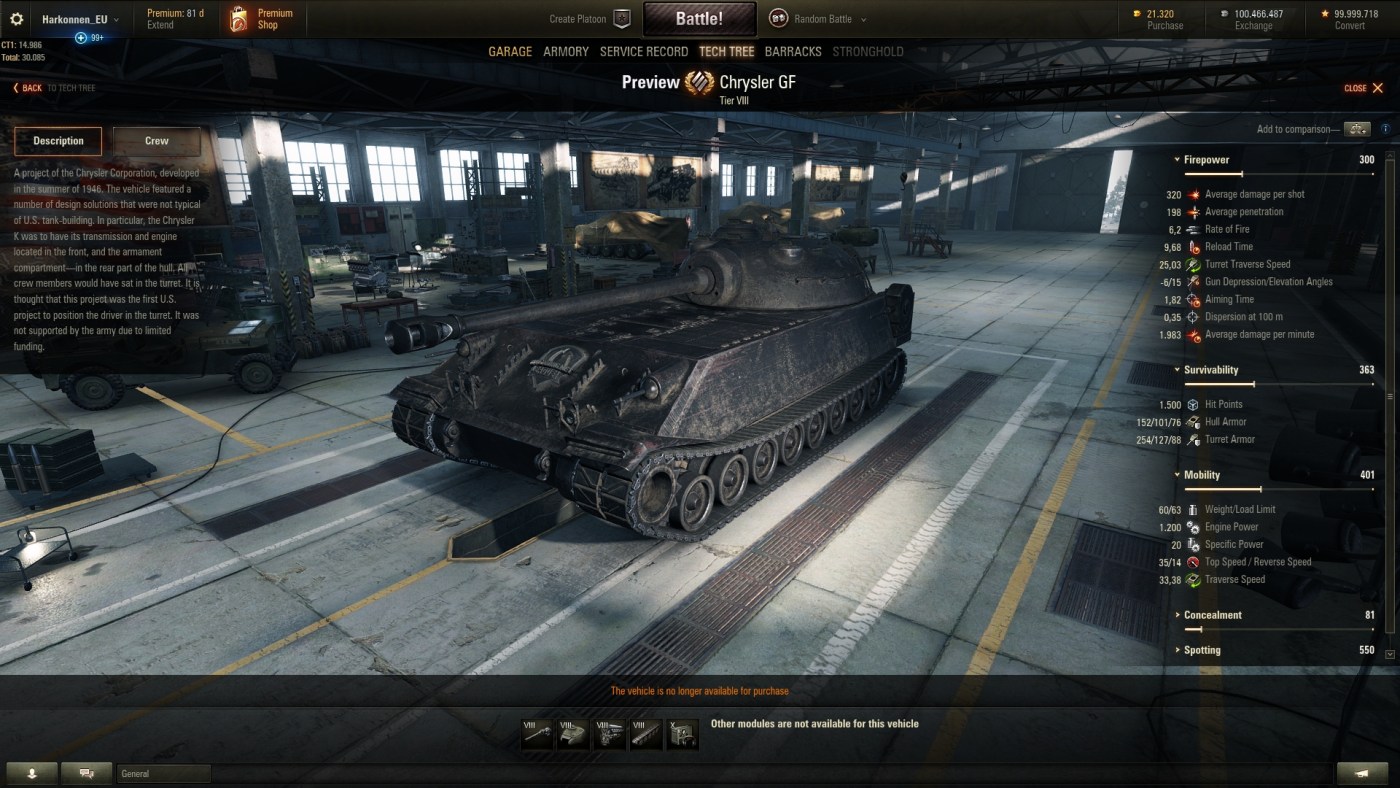1400x788 pixels.
Task: Show the Crew tab
Action: tap(157, 141)
